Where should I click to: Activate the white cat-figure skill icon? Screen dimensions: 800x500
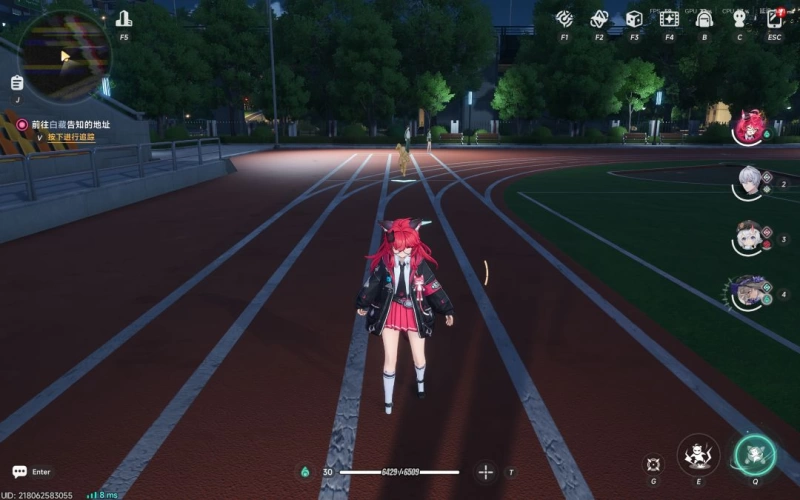[x=698, y=455]
